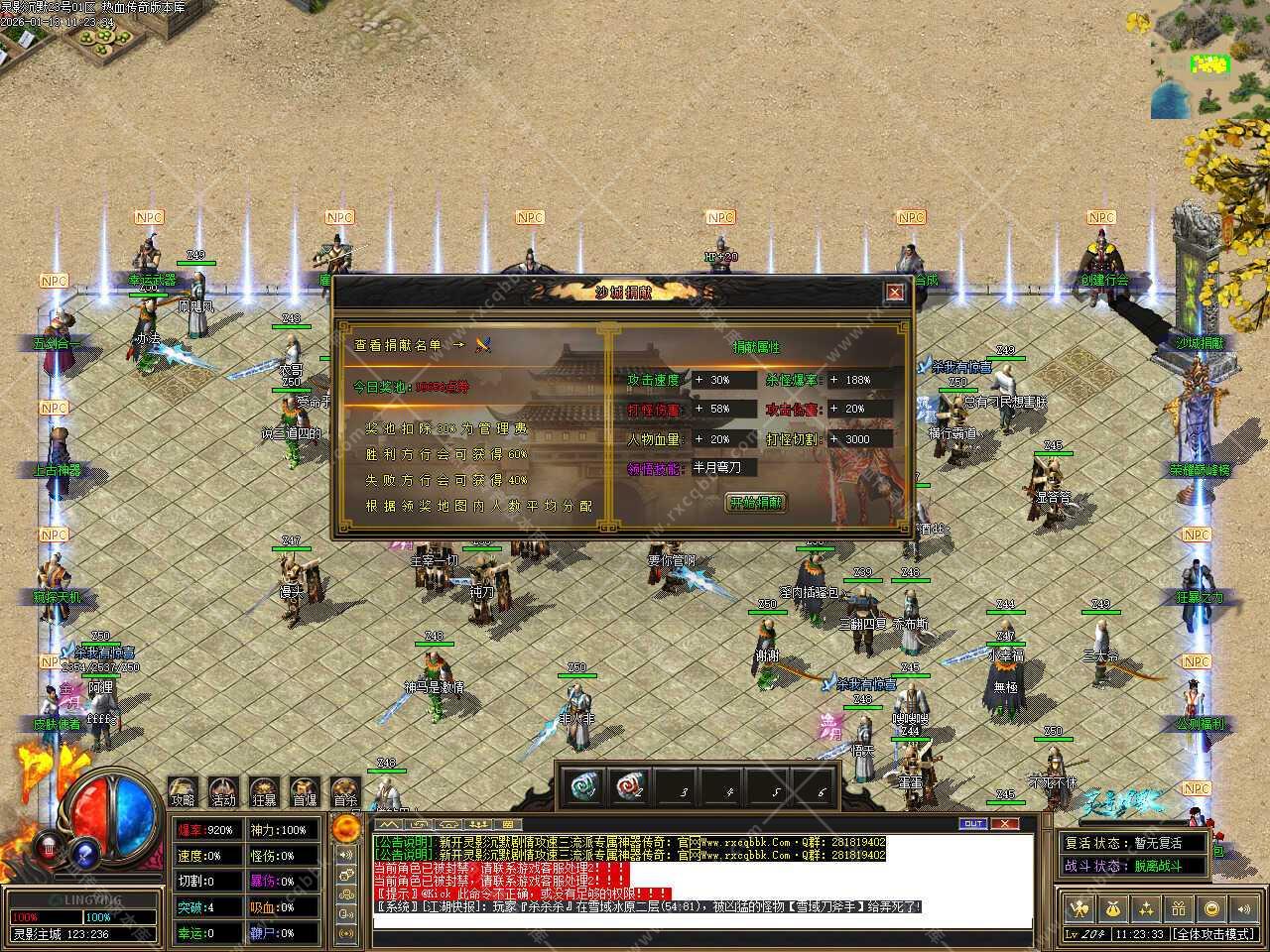Close the 沙城捐献 donation window
This screenshot has width=1270, height=952.
click(895, 293)
